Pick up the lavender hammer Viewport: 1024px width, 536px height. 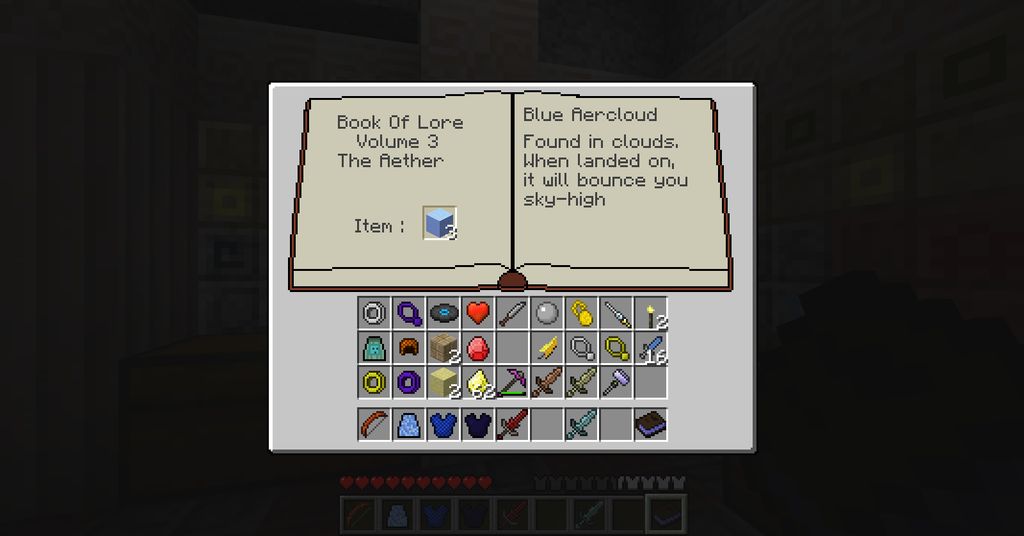click(x=616, y=382)
